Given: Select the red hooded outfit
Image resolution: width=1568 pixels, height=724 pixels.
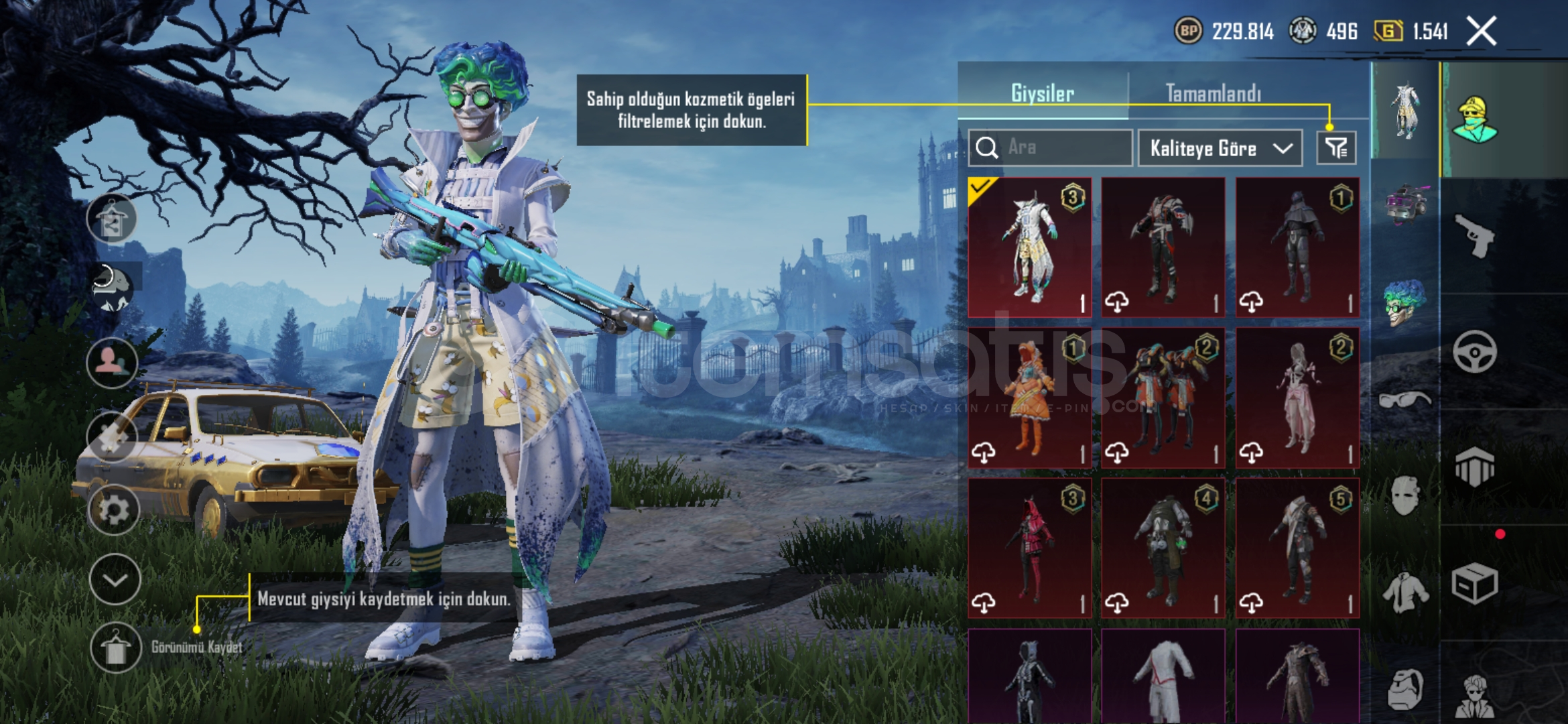Looking at the screenshot, I should (1030, 548).
